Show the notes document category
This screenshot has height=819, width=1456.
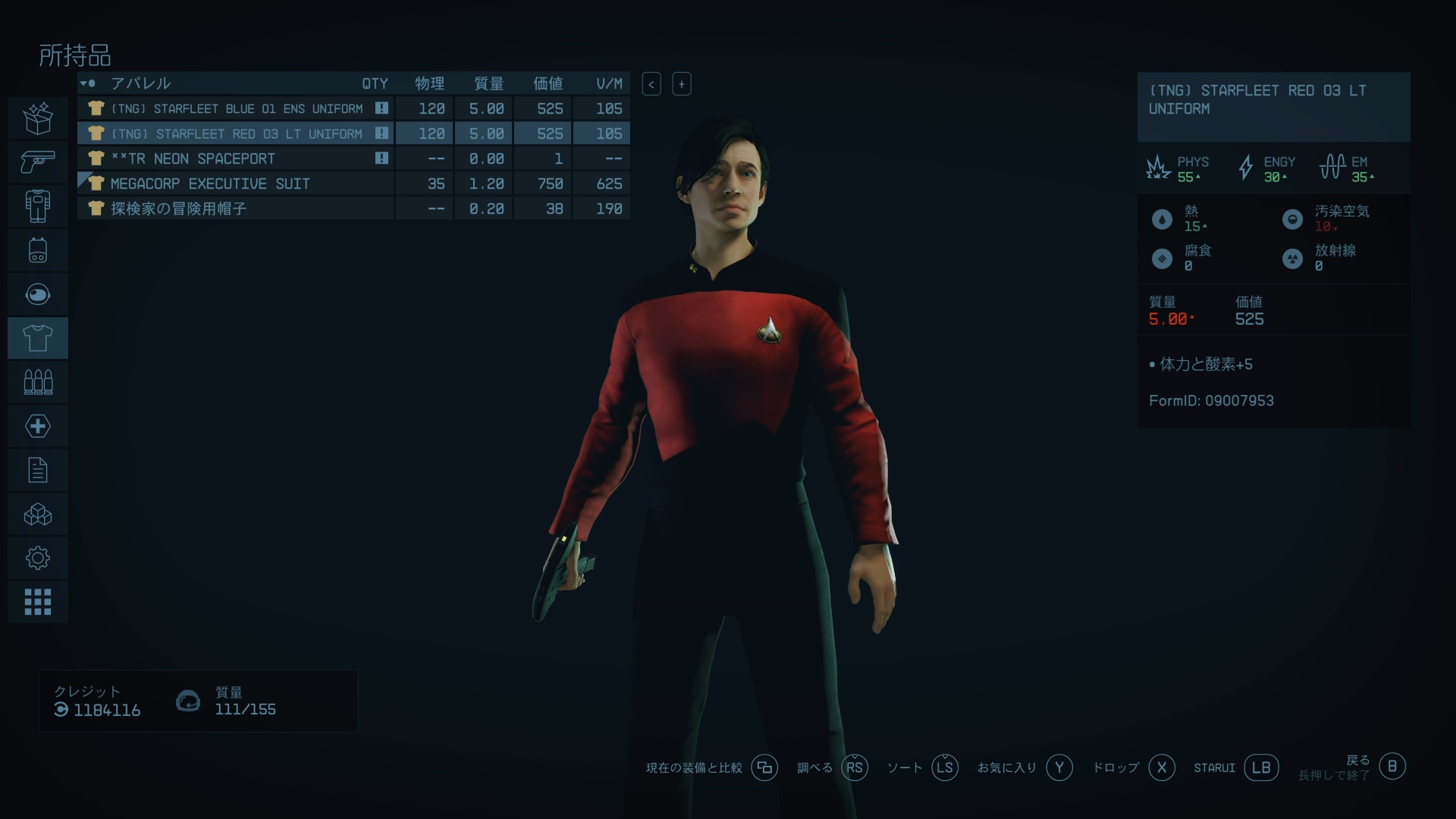(x=38, y=470)
